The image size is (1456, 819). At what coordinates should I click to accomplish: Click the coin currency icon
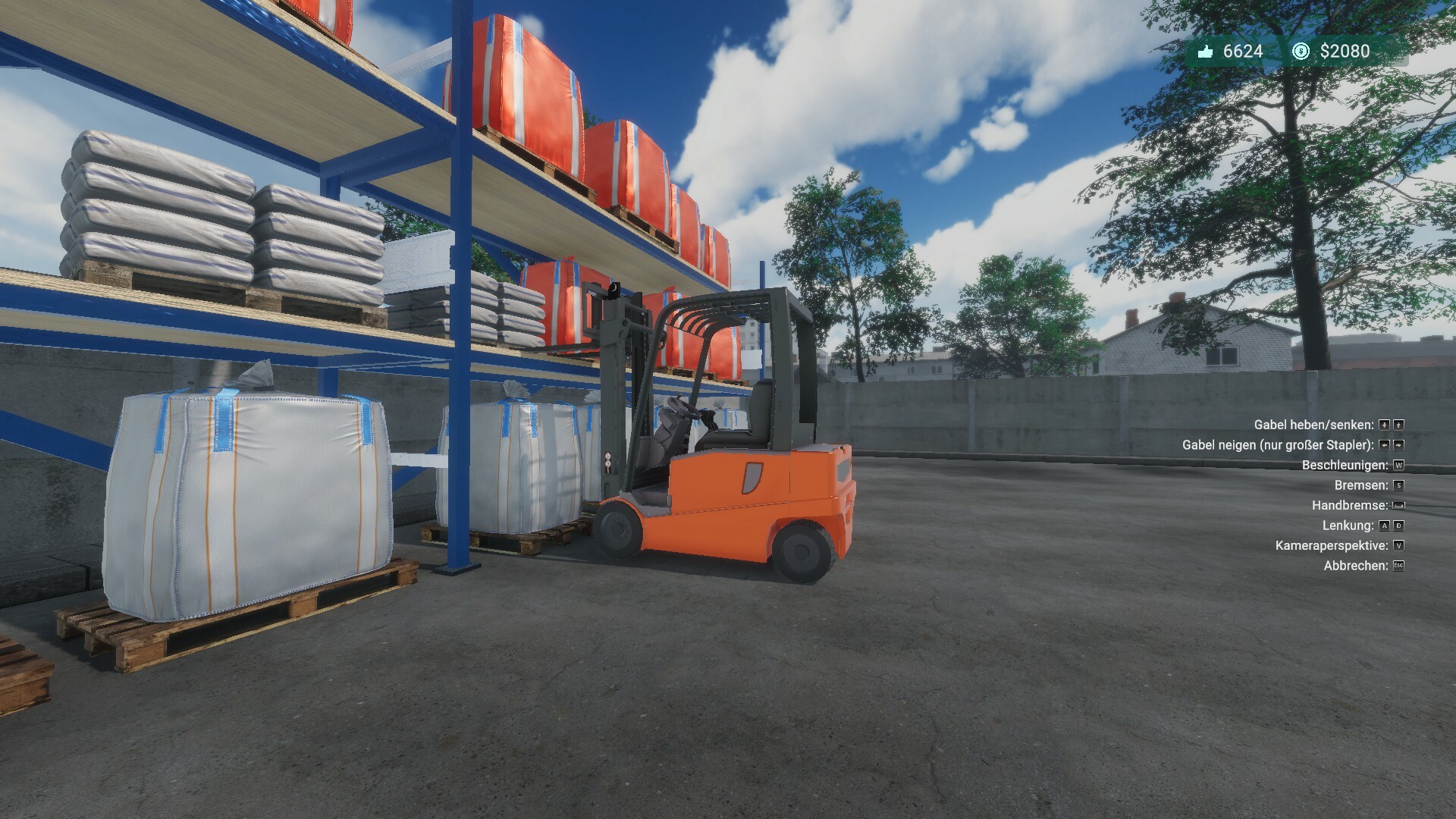pyautogui.click(x=1301, y=52)
